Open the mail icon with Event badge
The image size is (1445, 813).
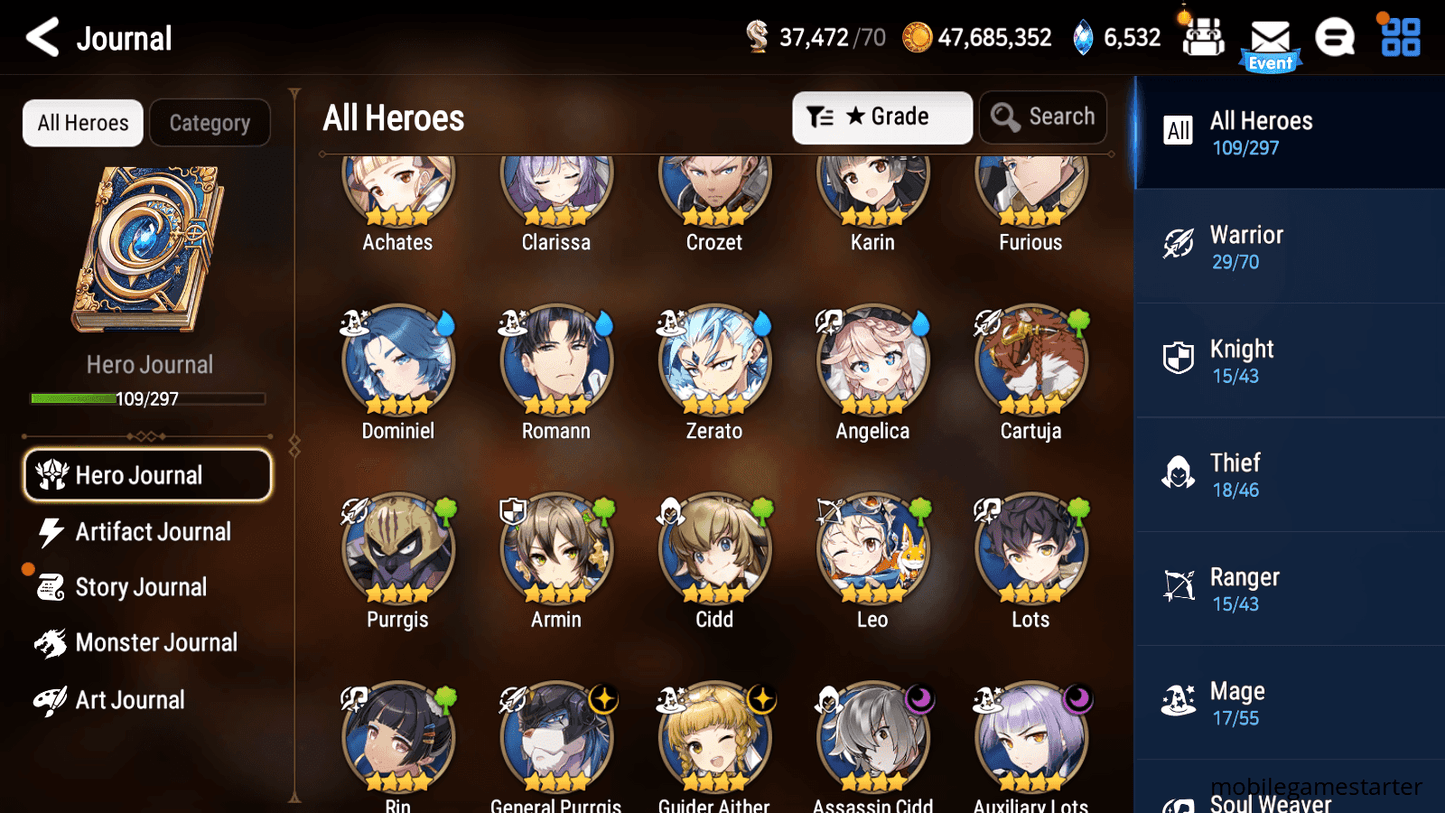coord(1270,36)
